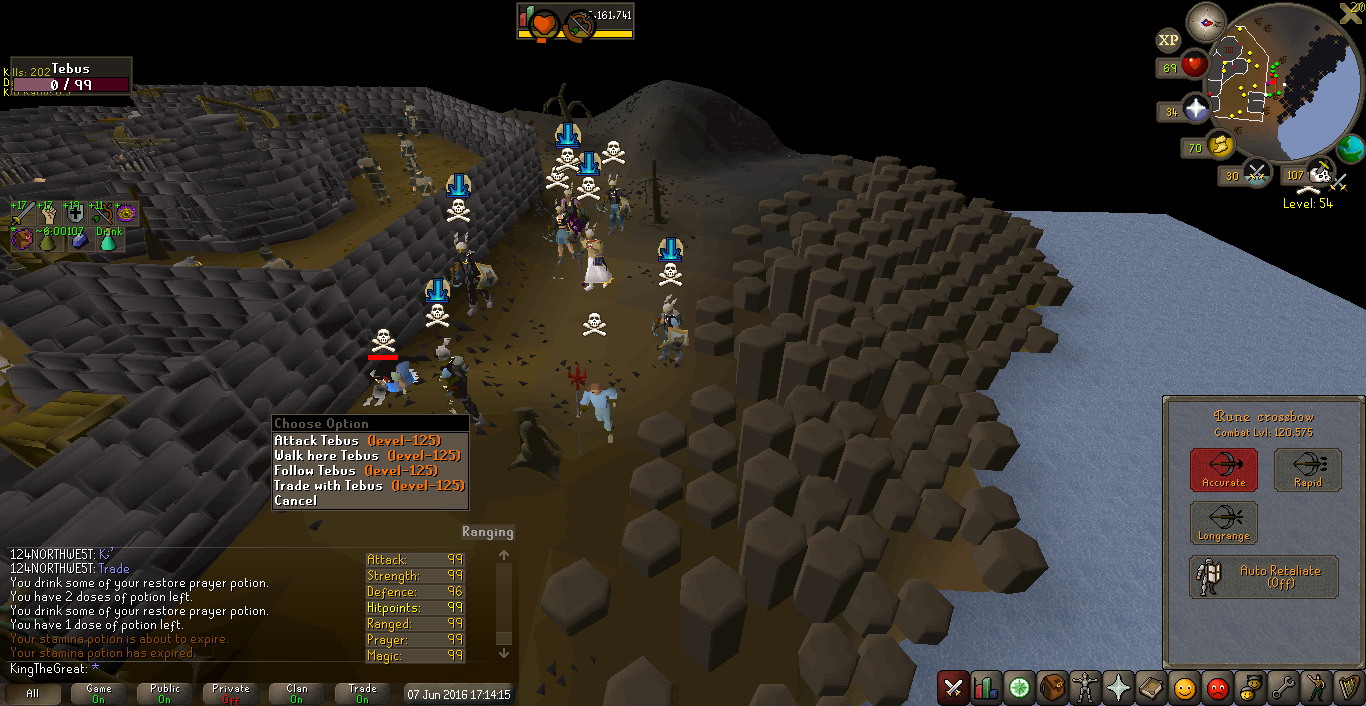Image resolution: width=1366 pixels, height=706 pixels.
Task: Choose the Longrange attack style
Action: pos(1223,523)
